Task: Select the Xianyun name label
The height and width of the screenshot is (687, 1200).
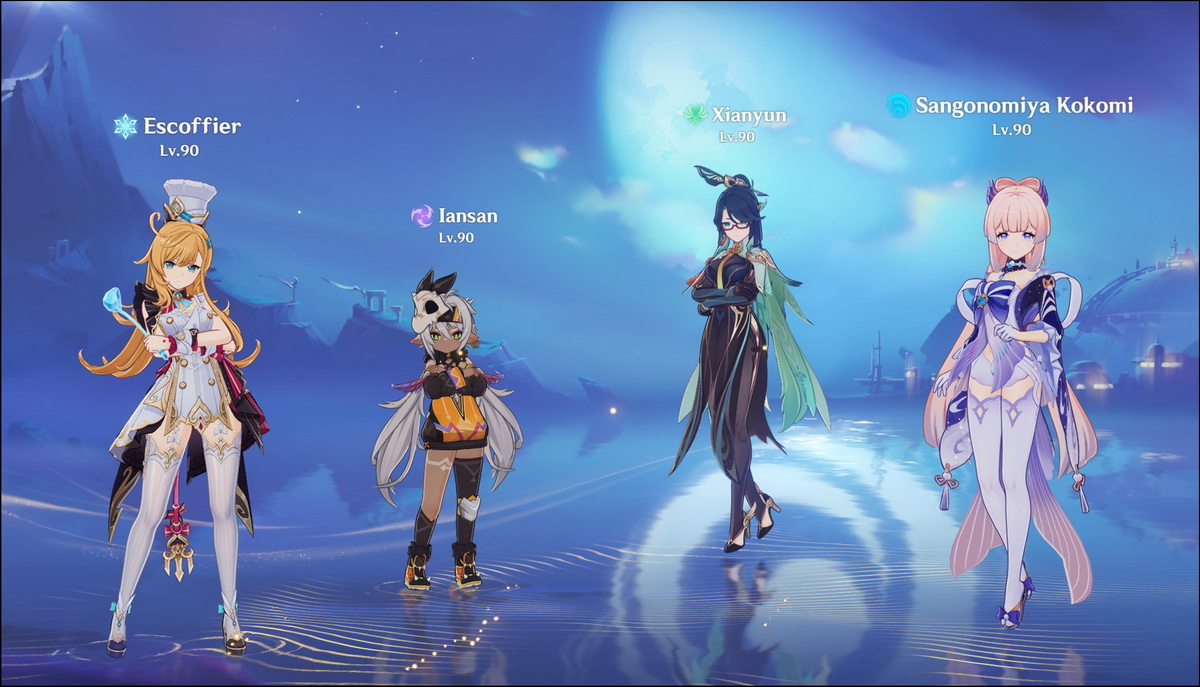Action: [x=748, y=115]
